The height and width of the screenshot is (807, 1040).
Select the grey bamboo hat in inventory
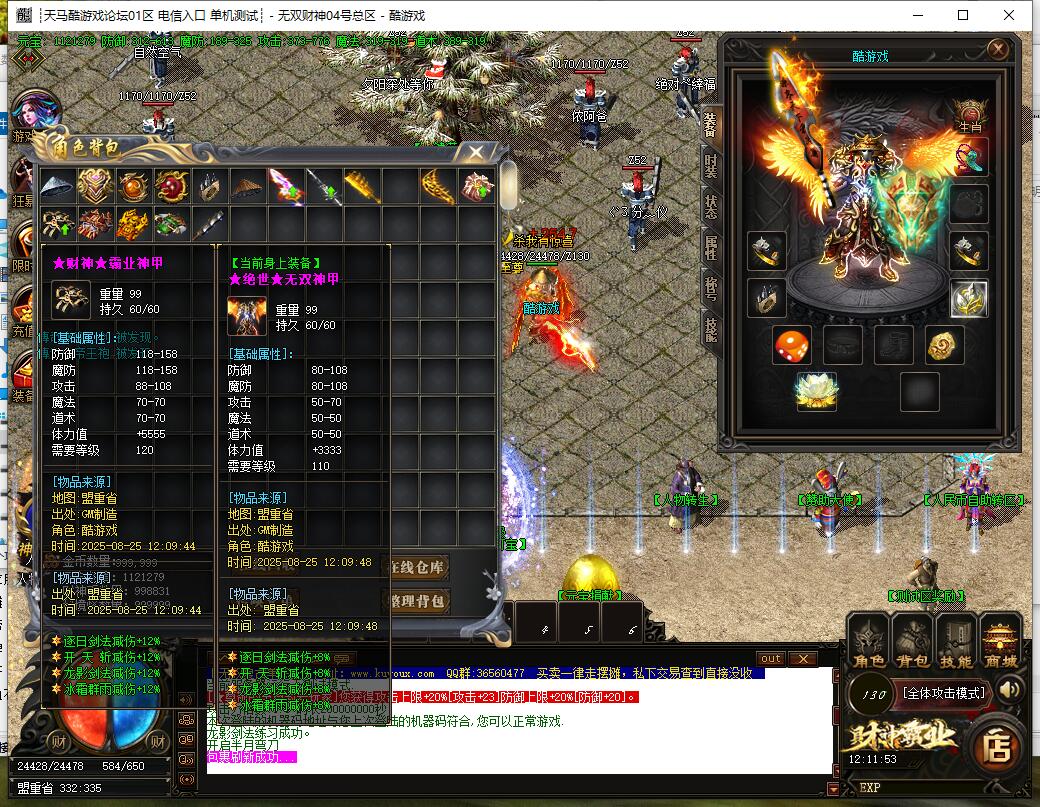(x=58, y=186)
